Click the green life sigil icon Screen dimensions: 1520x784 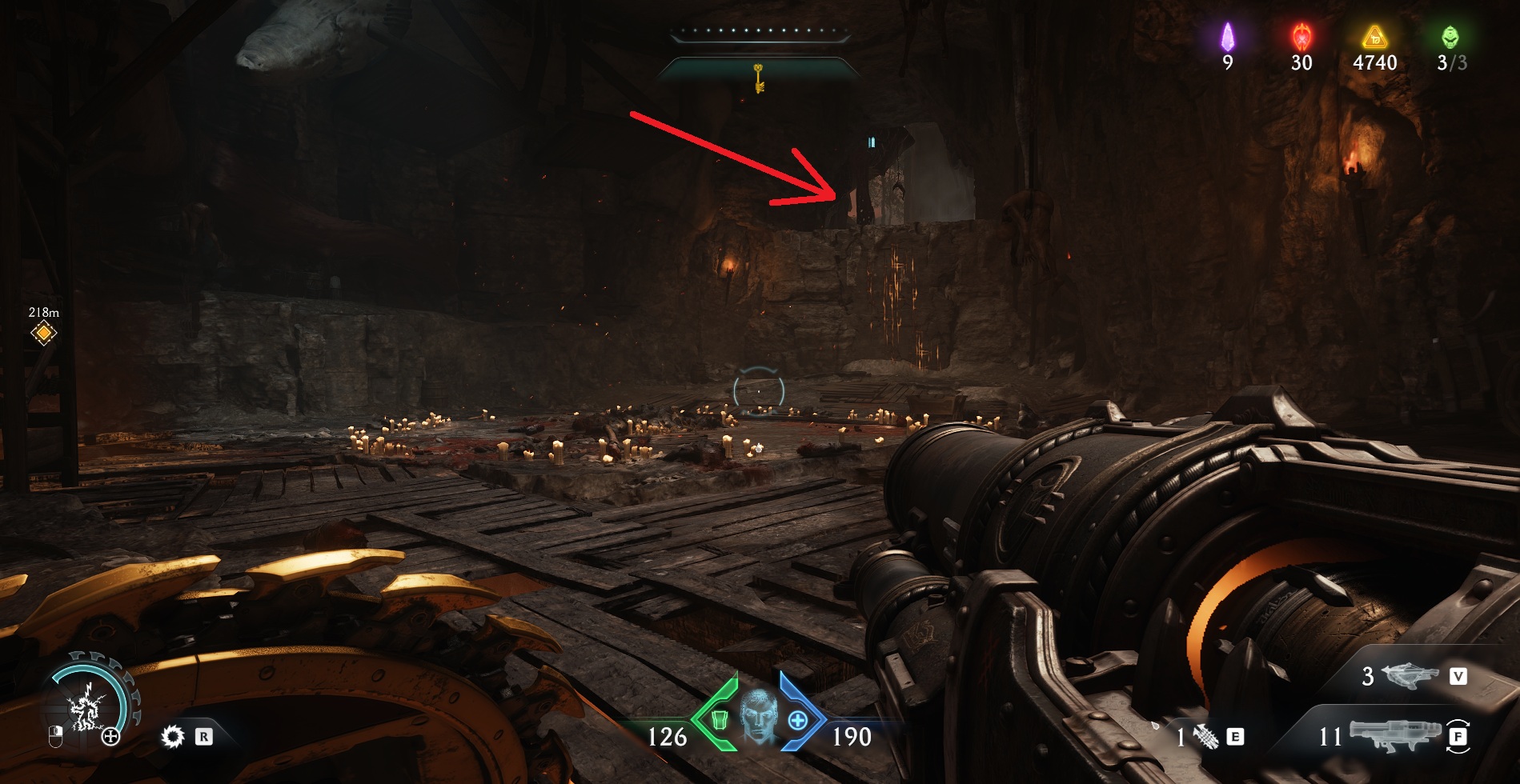[1450, 37]
